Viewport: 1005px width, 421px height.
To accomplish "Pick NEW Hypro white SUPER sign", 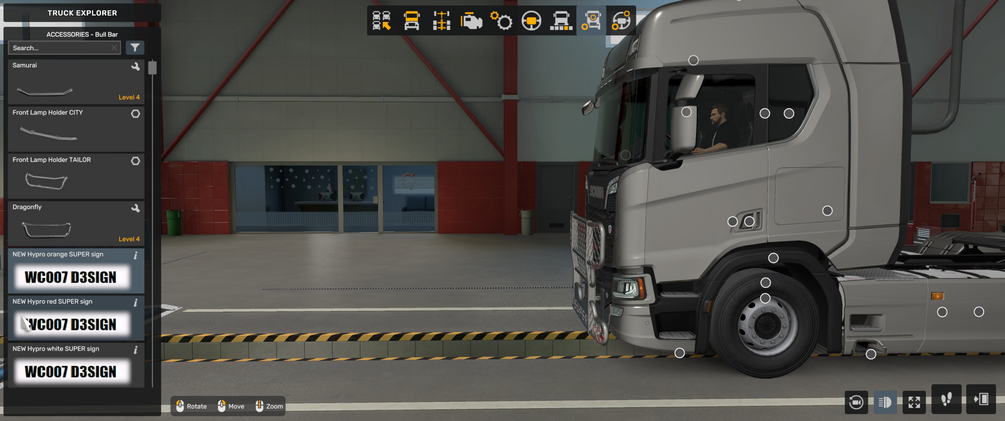I will coord(75,364).
